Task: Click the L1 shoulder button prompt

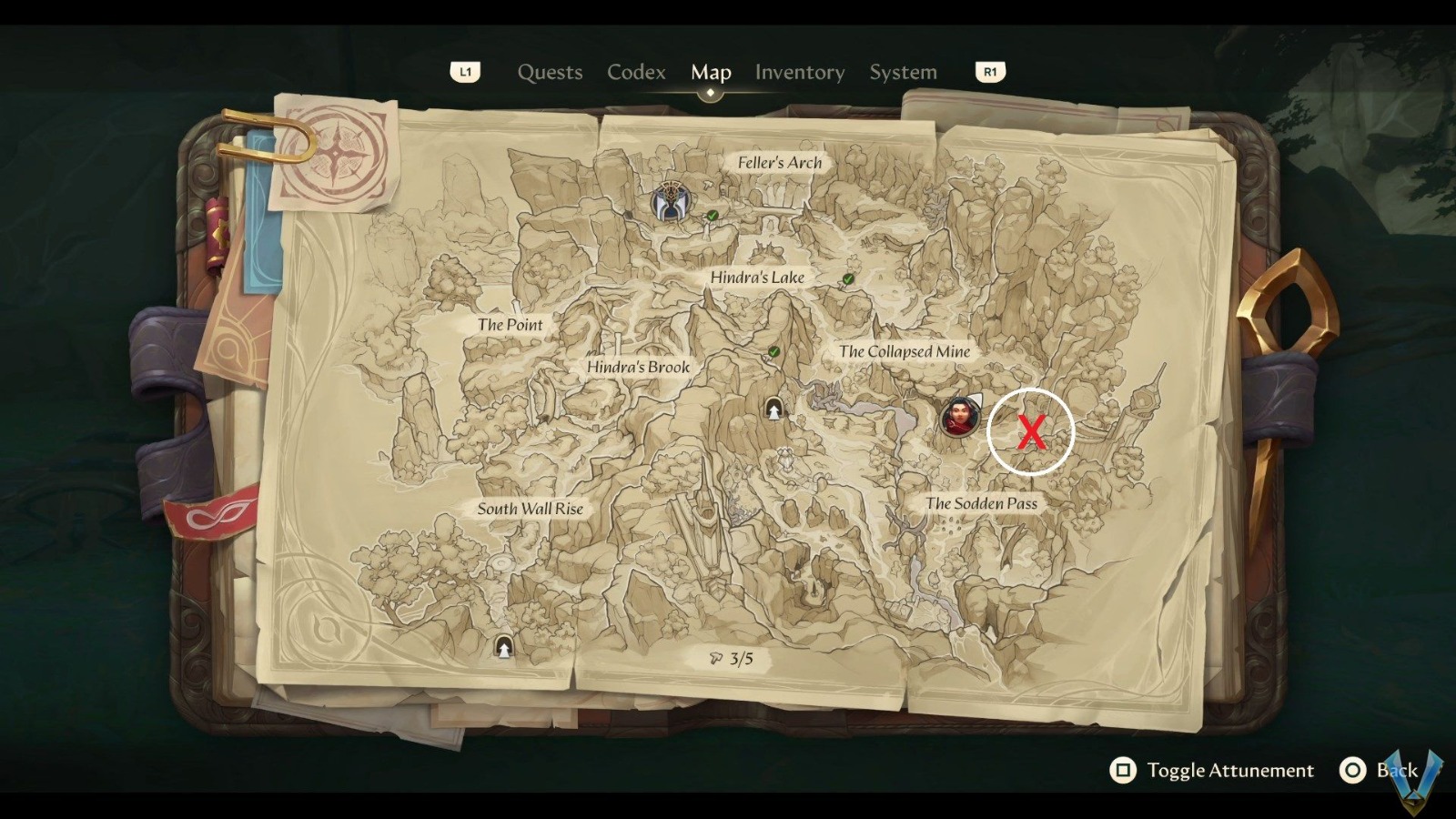Action: (466, 71)
